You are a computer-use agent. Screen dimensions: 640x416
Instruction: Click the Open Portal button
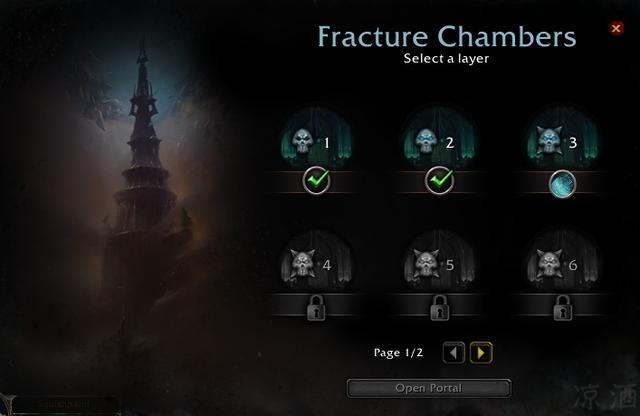point(429,388)
